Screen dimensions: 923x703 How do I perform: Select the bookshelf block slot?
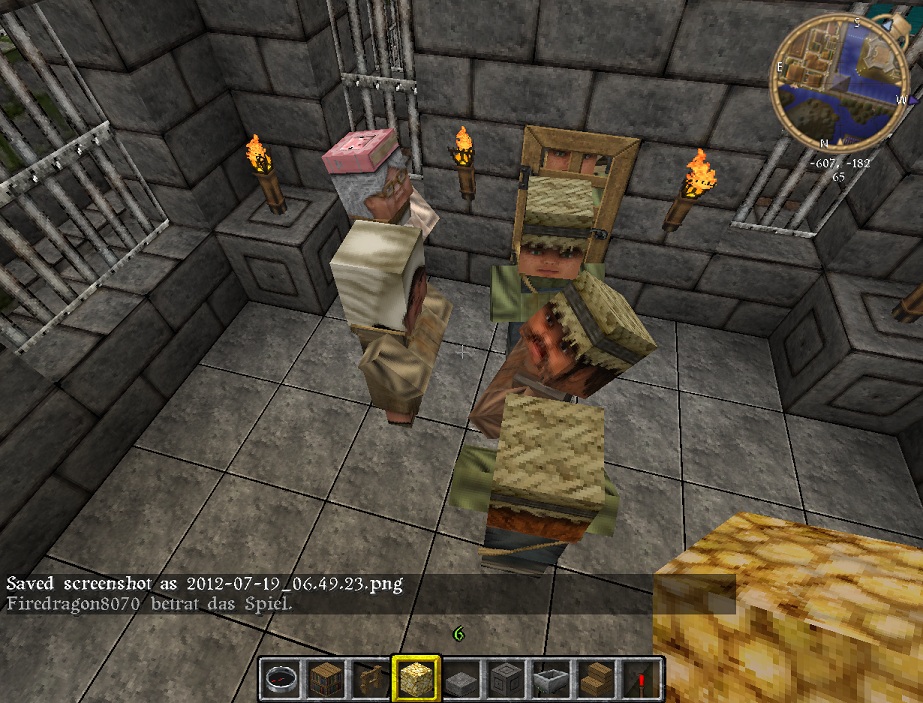(x=324, y=679)
